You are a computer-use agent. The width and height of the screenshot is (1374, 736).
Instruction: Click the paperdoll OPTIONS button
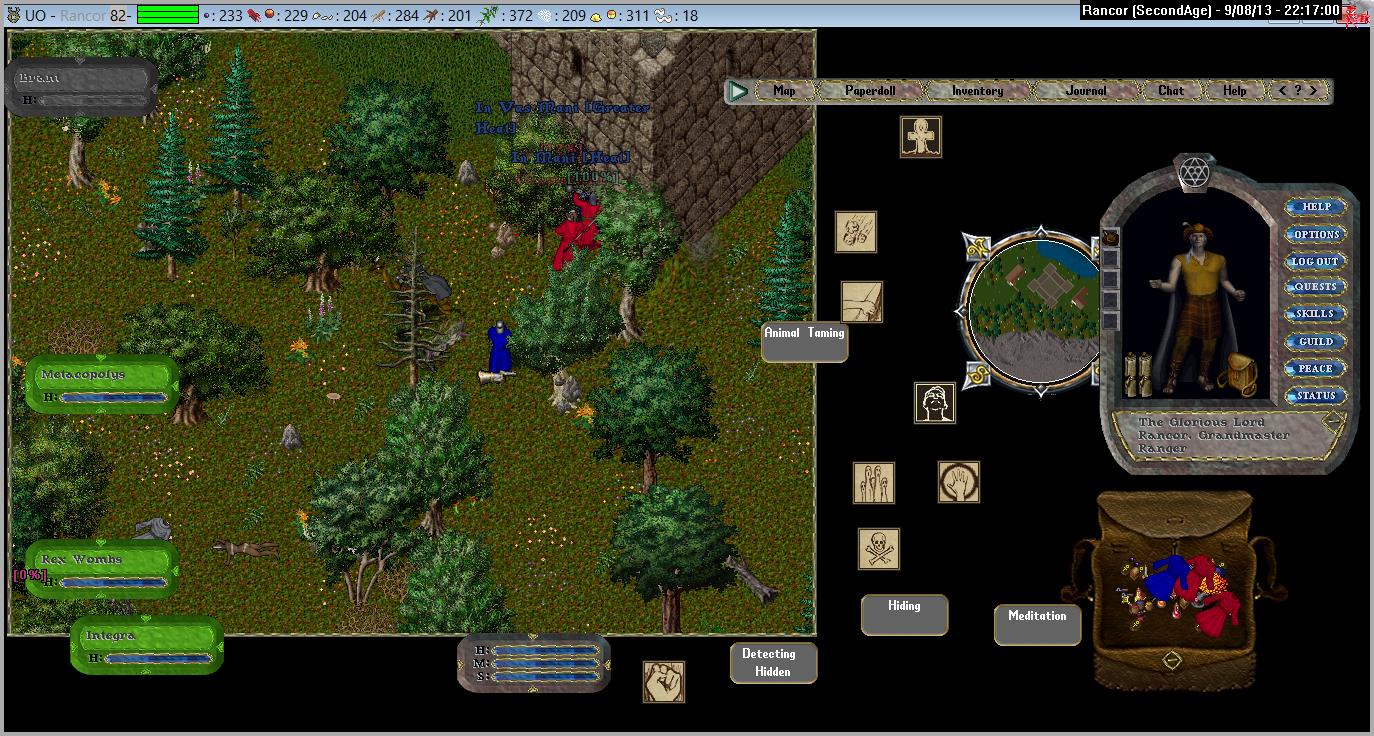tap(1316, 234)
